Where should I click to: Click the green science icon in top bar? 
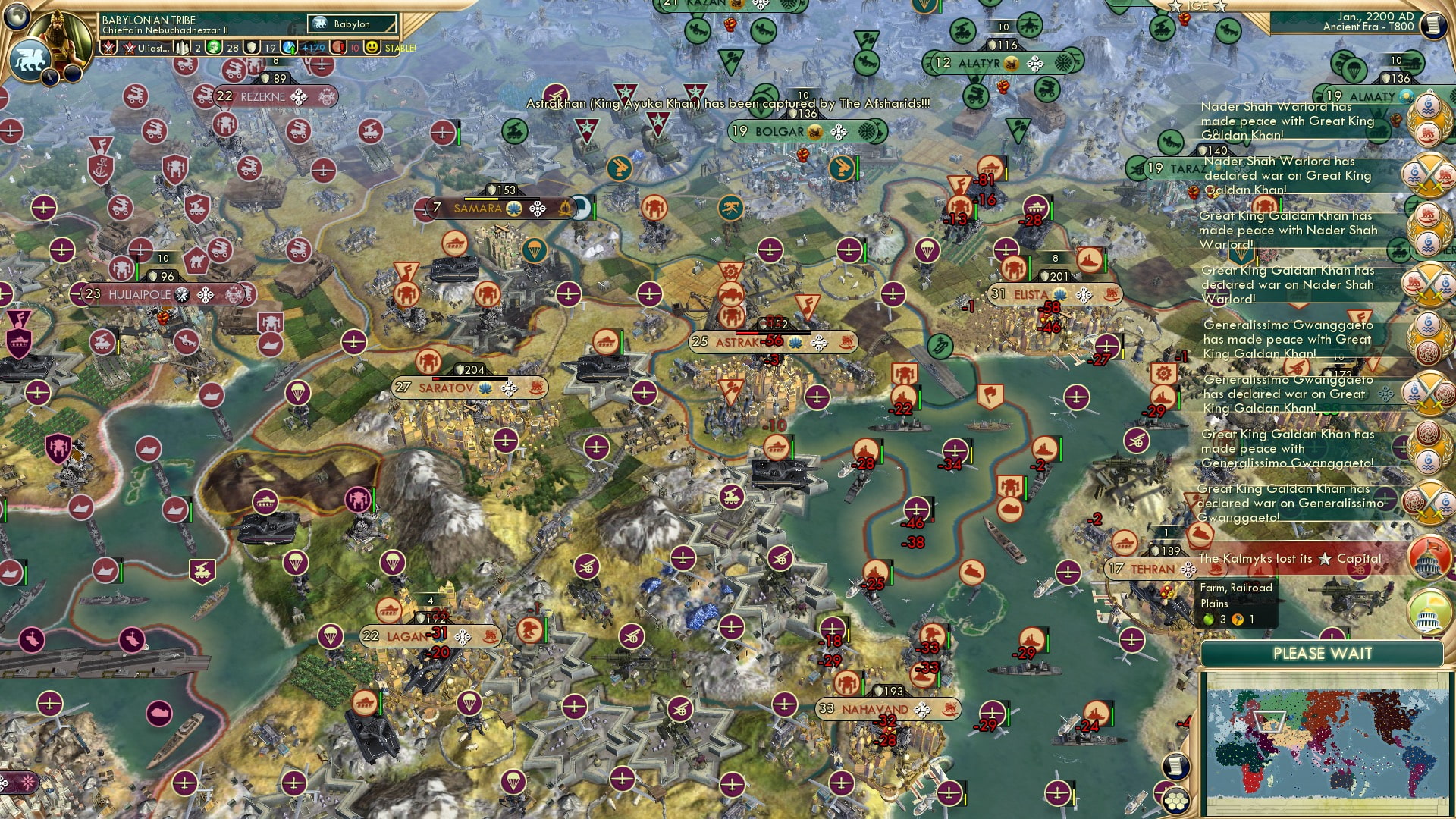[213, 48]
